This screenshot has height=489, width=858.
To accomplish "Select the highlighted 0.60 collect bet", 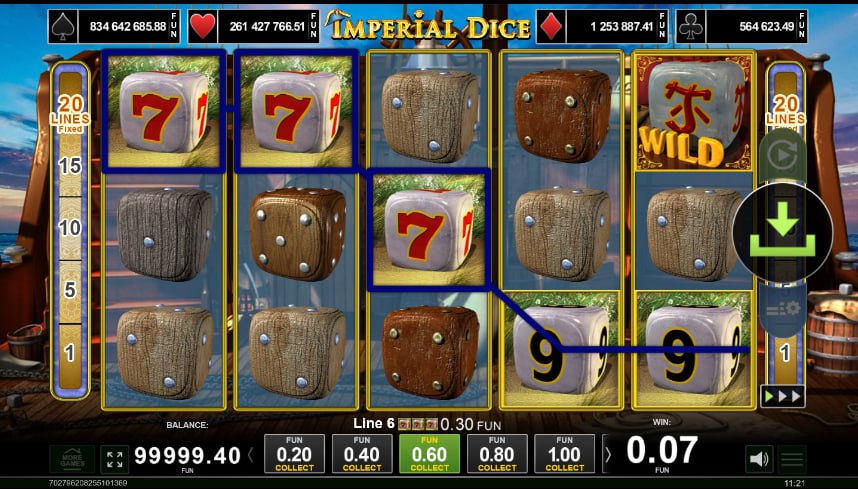I will (430, 454).
